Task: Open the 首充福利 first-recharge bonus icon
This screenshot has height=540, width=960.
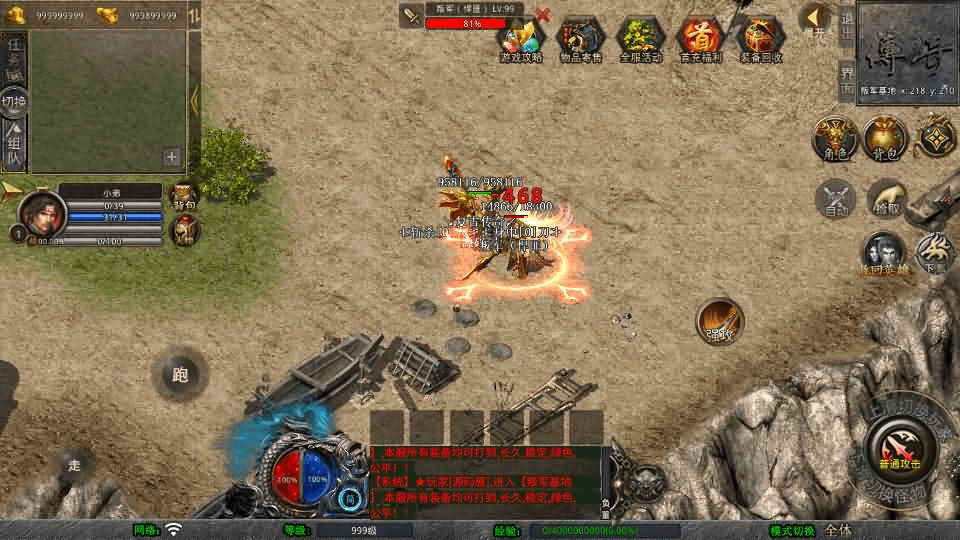Action: coord(700,39)
